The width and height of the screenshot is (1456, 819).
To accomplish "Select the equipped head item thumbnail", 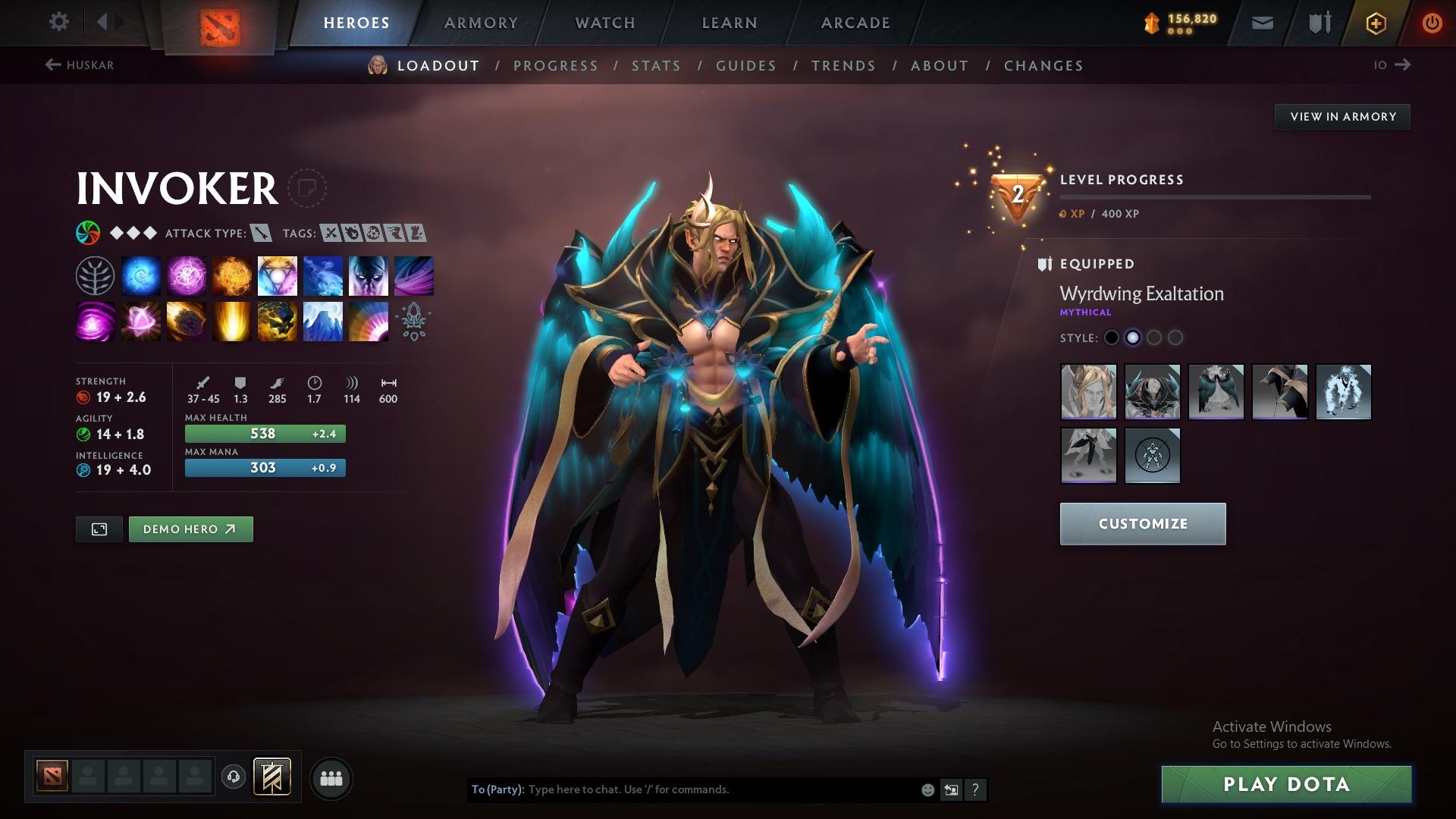I will tap(1088, 391).
